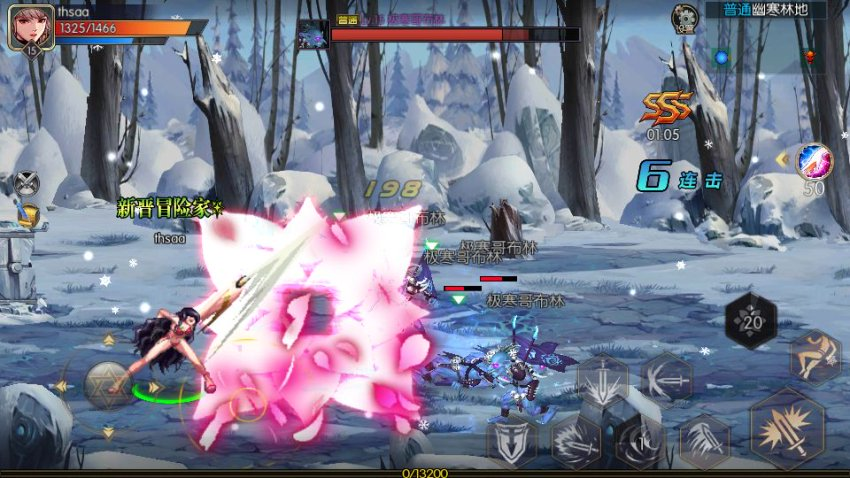Screen dimensions: 850x478
Task: Use the downward sword burst skill
Action: [x=602, y=383]
